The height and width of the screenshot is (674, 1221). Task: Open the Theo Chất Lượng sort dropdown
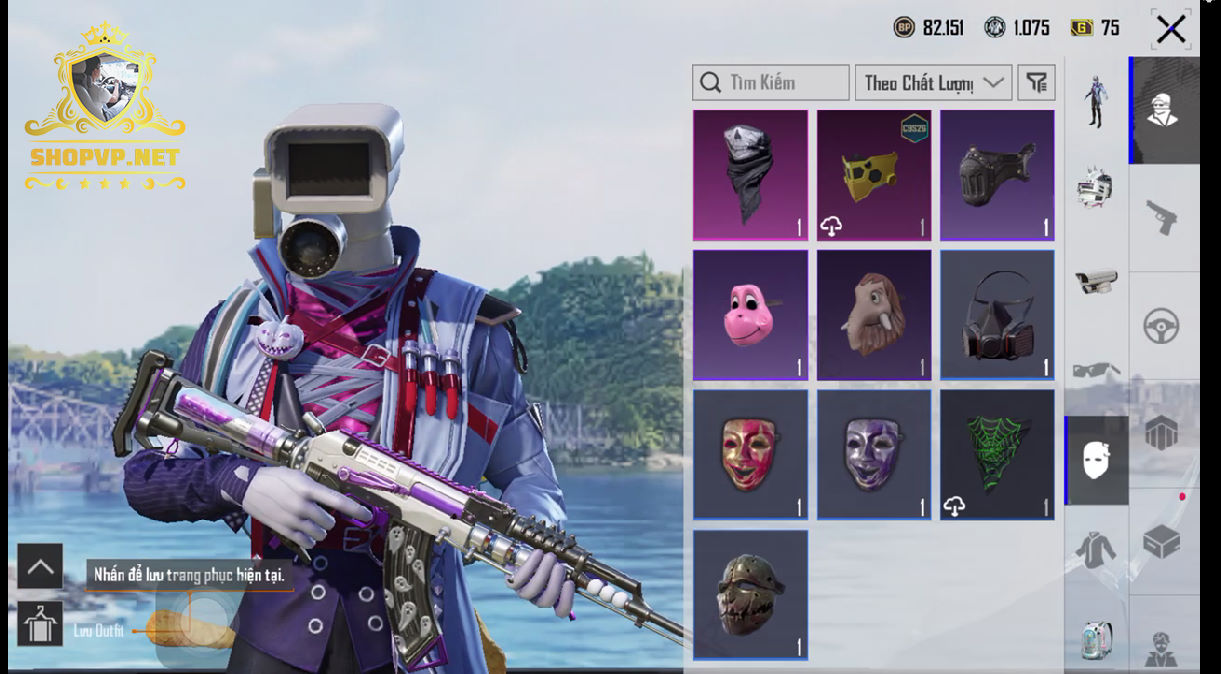click(x=932, y=83)
